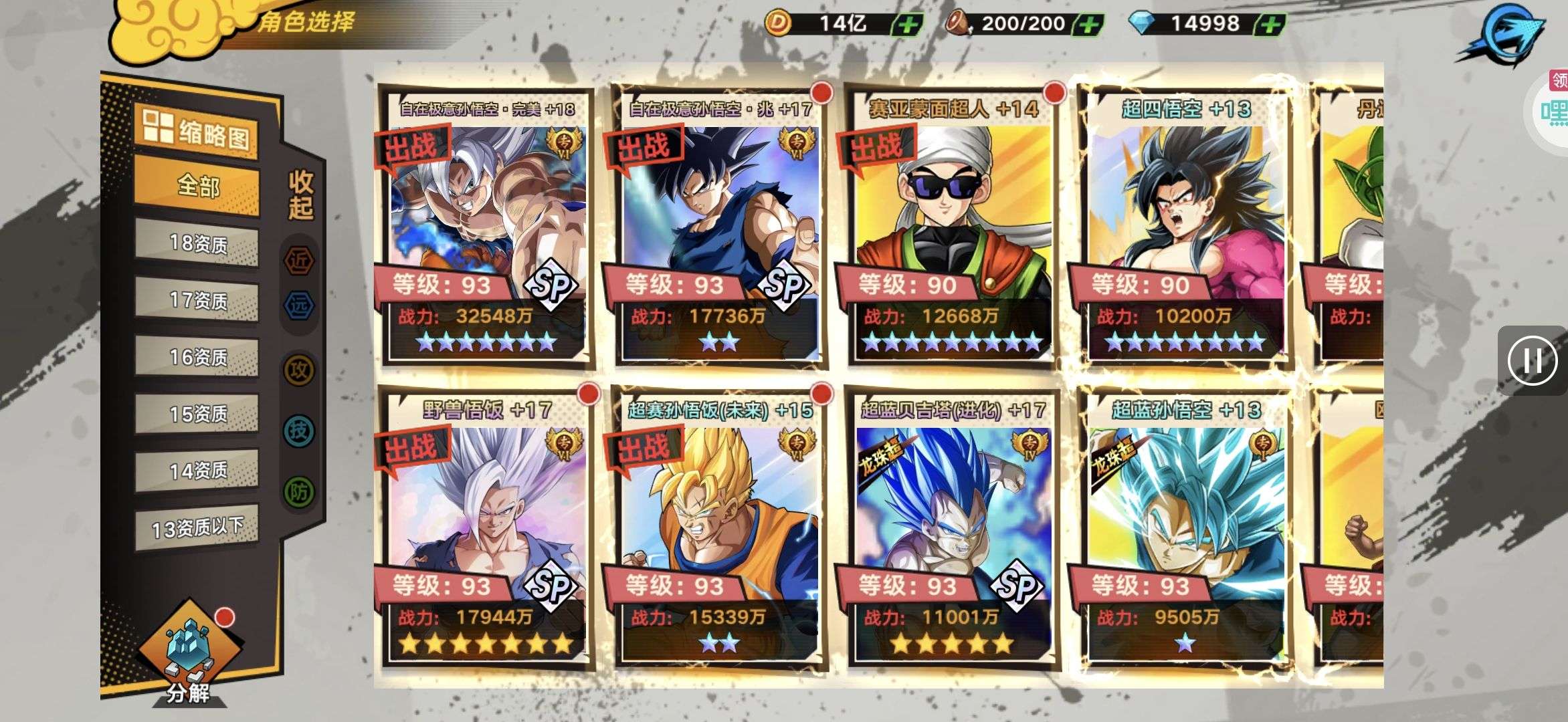Filter by 17资质
Viewport: 1568px width, 722px height.
point(197,300)
